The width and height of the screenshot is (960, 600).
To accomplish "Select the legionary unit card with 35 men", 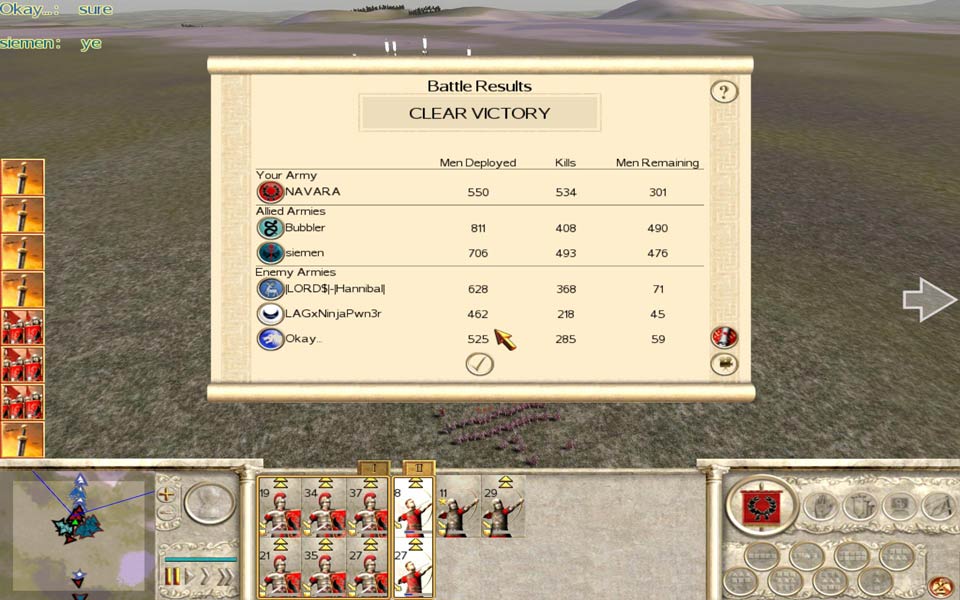I will (323, 568).
